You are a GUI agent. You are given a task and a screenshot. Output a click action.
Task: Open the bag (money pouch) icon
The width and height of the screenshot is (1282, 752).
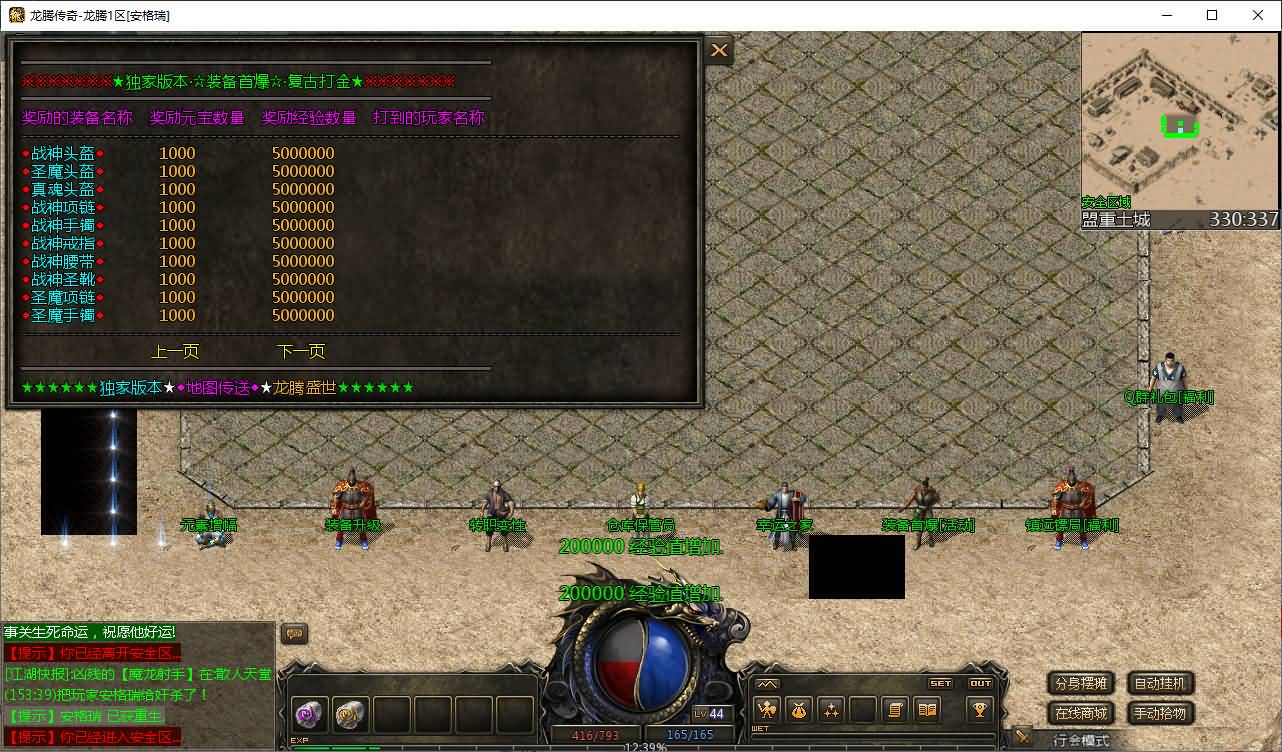(x=800, y=710)
